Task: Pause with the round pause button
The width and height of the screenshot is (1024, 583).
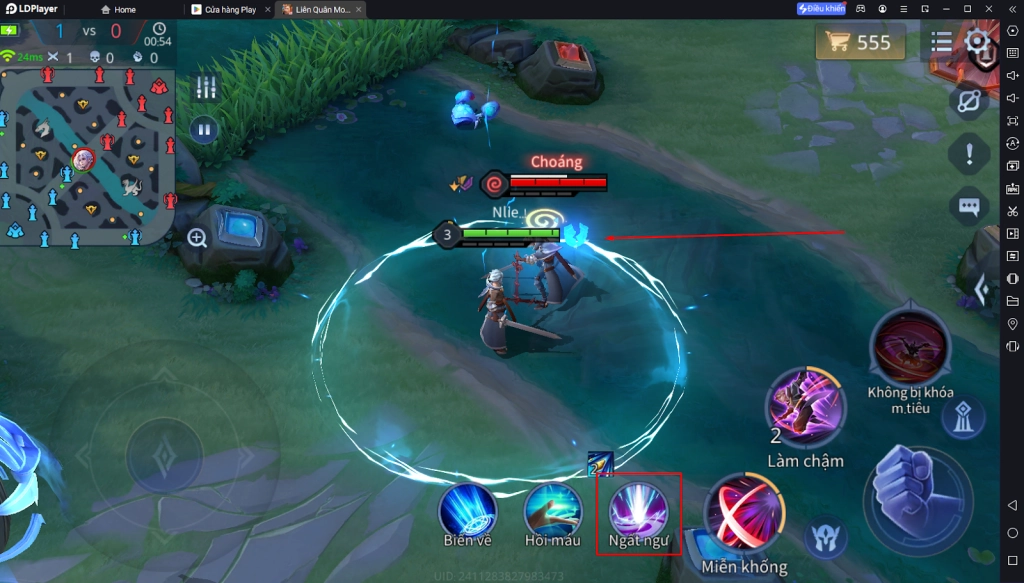Action: pos(204,130)
